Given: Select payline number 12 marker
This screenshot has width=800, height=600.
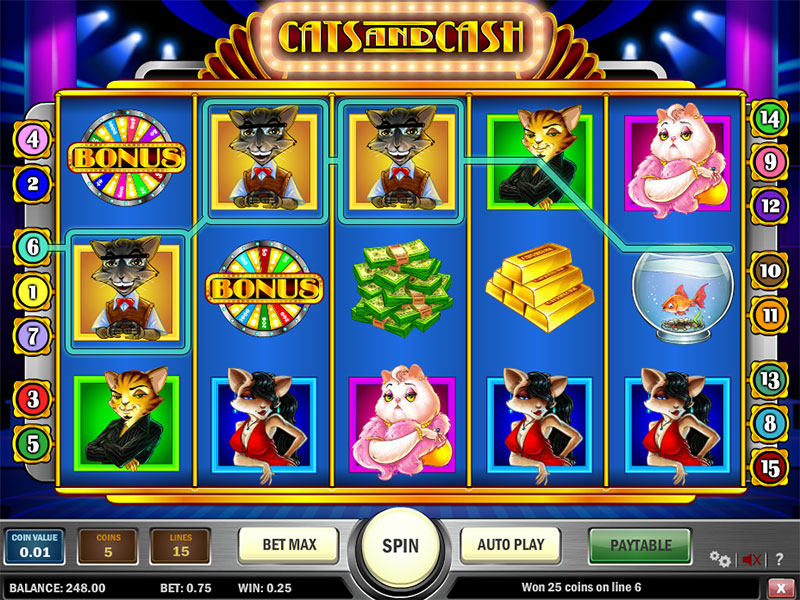Looking at the screenshot, I should pyautogui.click(x=769, y=205).
